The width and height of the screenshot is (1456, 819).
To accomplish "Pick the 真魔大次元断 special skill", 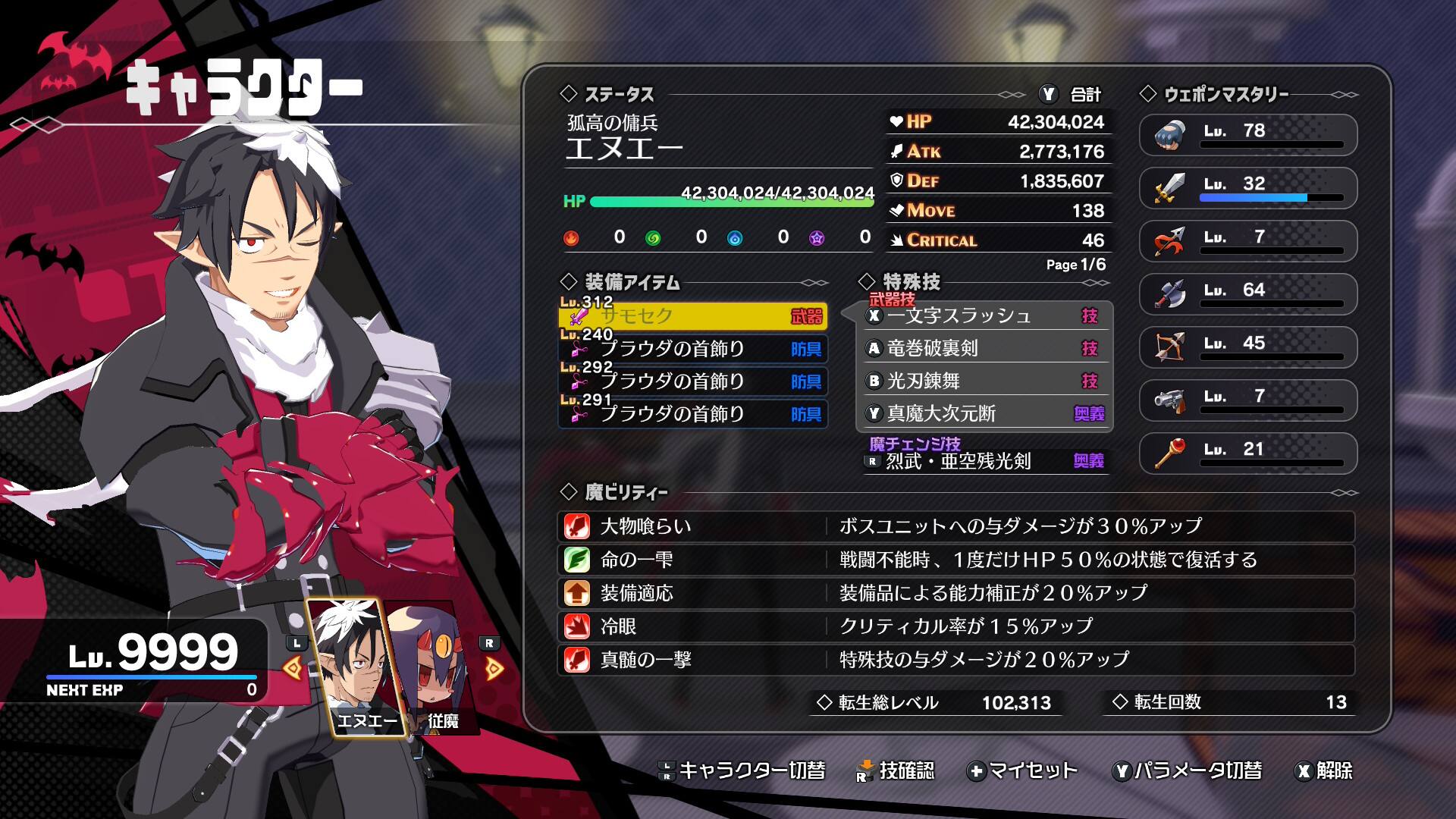I will [986, 413].
